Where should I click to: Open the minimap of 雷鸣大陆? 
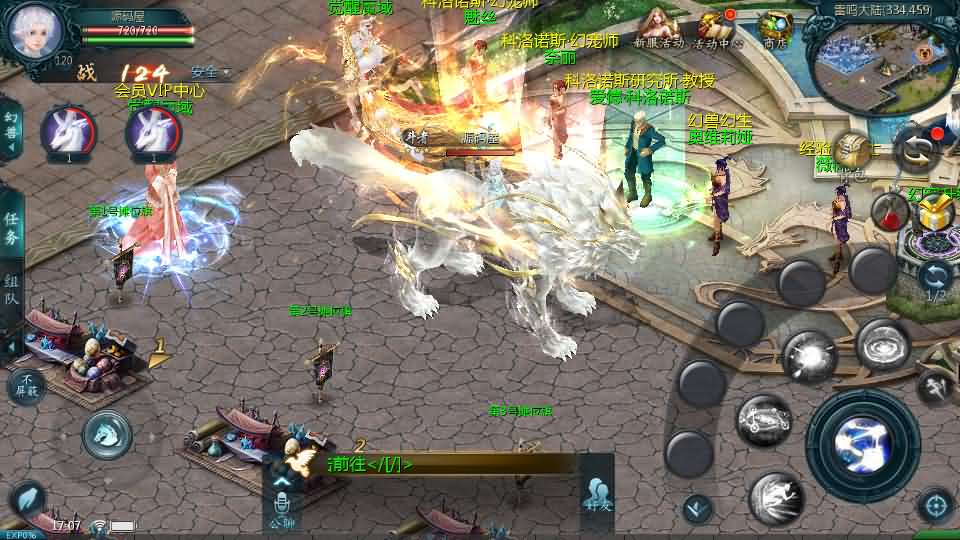click(x=869, y=60)
